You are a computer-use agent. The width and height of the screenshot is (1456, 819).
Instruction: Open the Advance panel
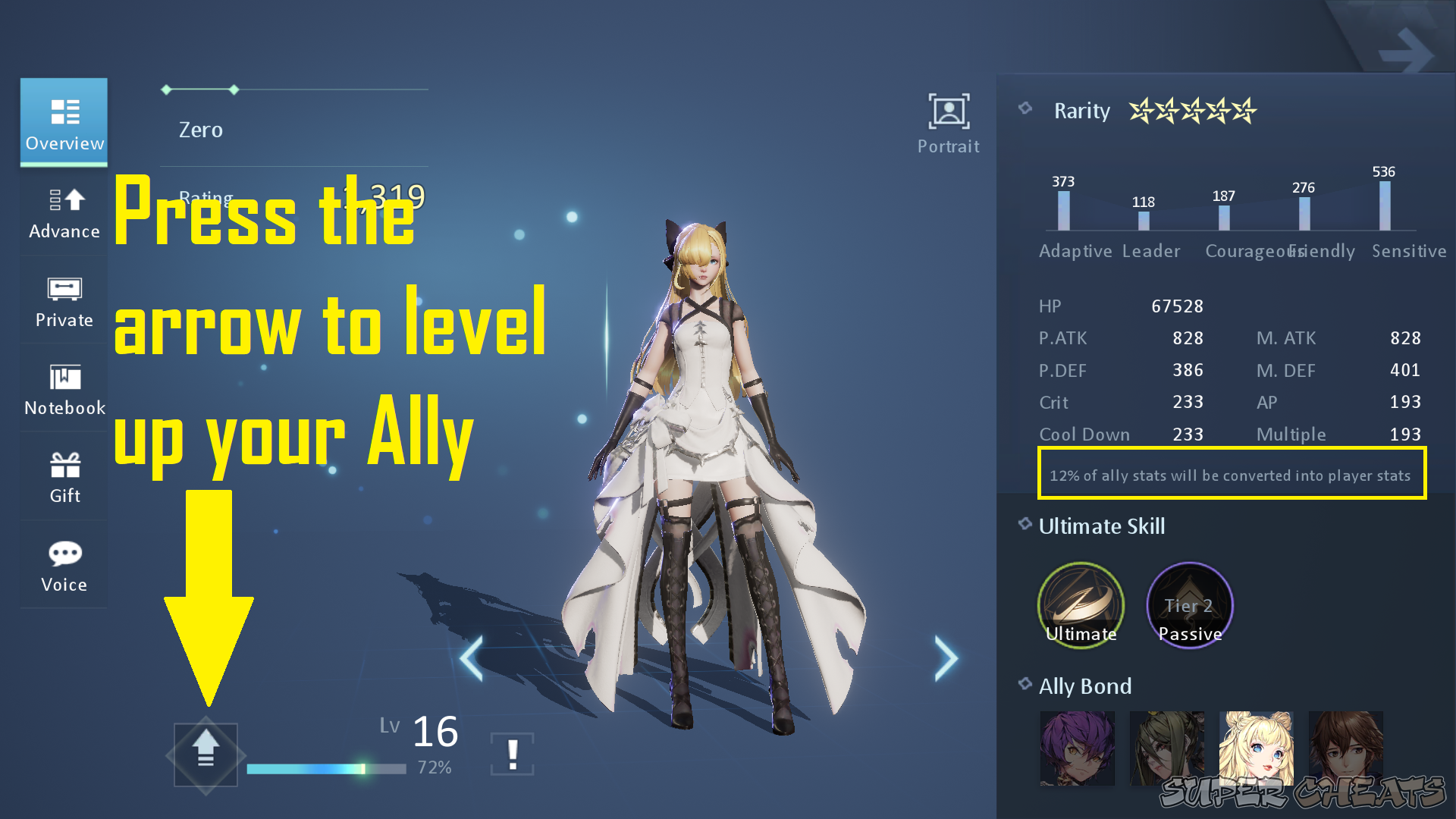[64, 214]
